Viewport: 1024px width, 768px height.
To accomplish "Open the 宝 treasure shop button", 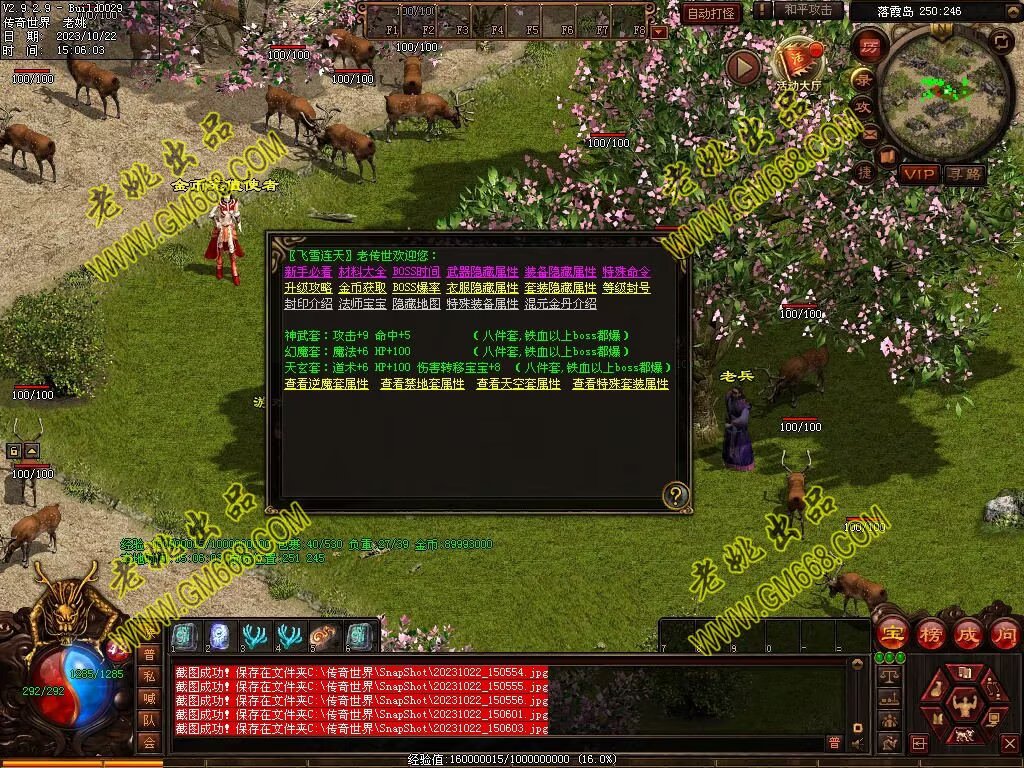I will coord(891,633).
